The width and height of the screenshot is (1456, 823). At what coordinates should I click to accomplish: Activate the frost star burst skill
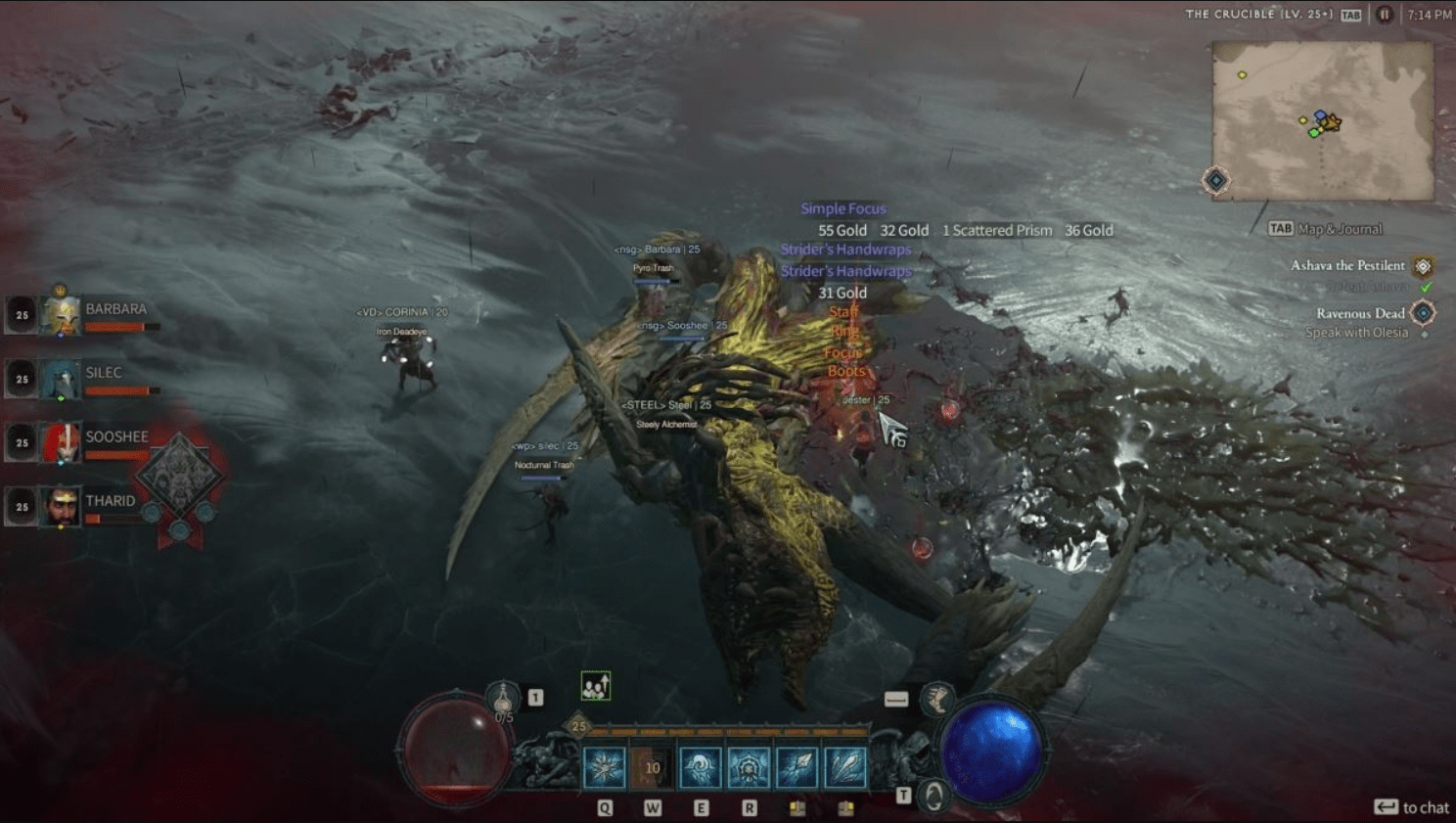click(604, 767)
